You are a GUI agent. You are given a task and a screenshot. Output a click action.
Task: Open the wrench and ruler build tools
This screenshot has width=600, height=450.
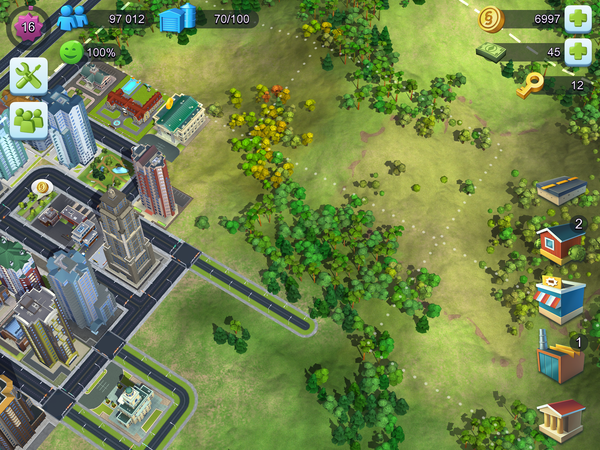coord(29,75)
